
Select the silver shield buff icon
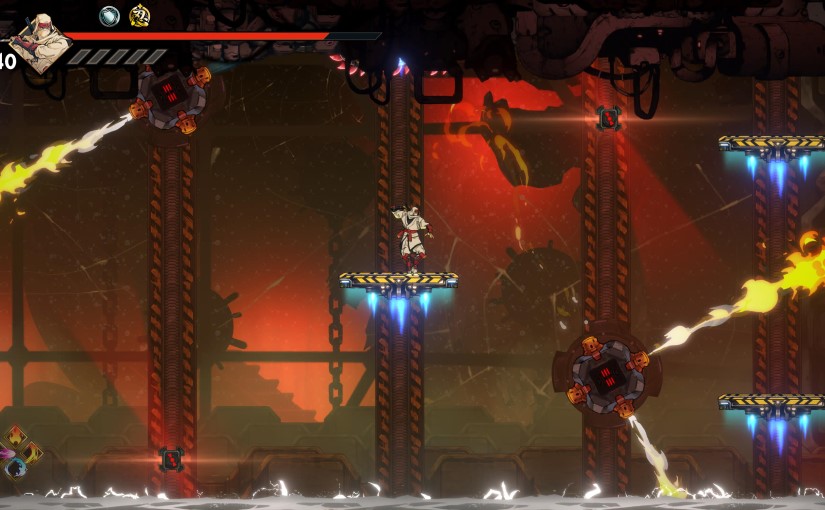pos(109,16)
